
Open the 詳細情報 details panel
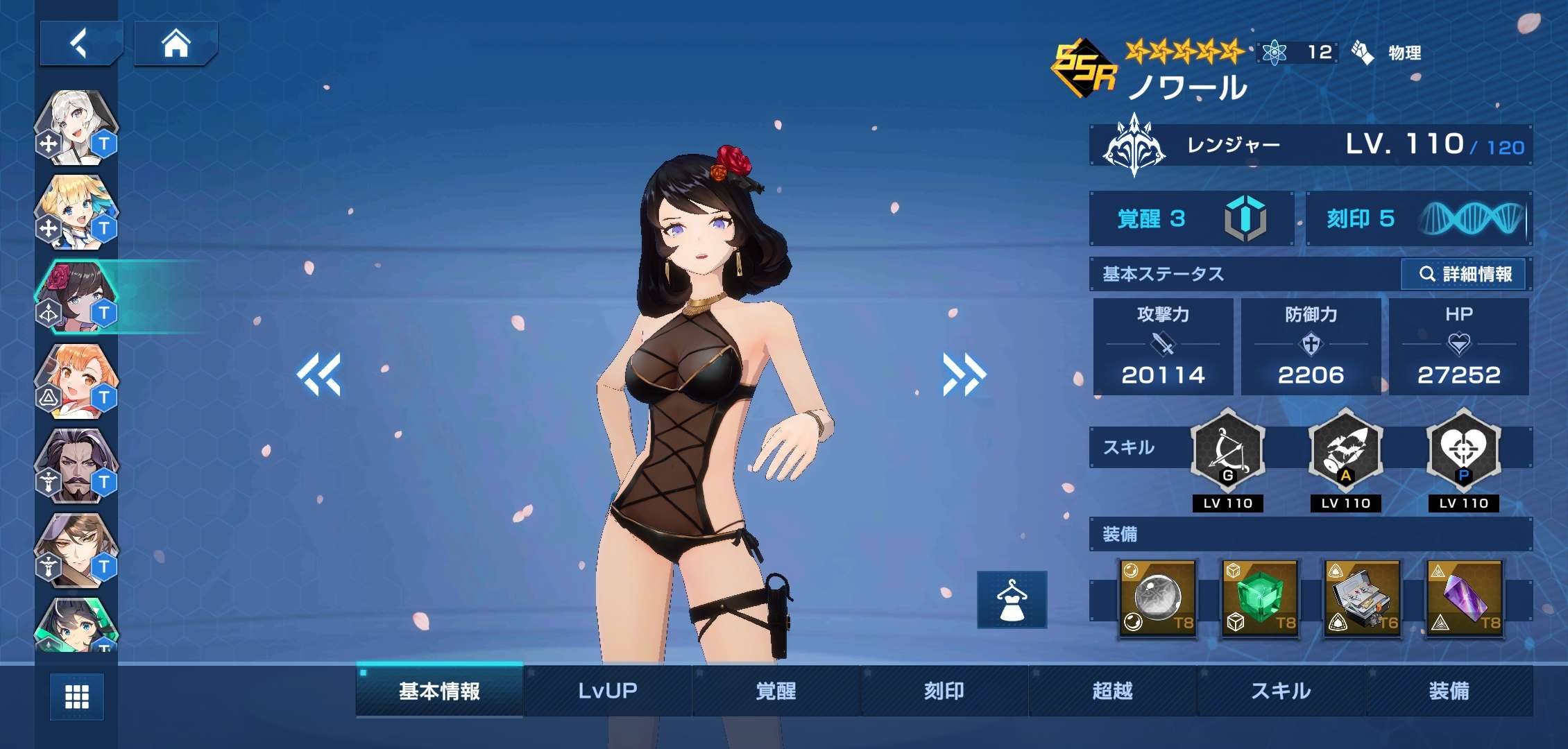(1465, 274)
